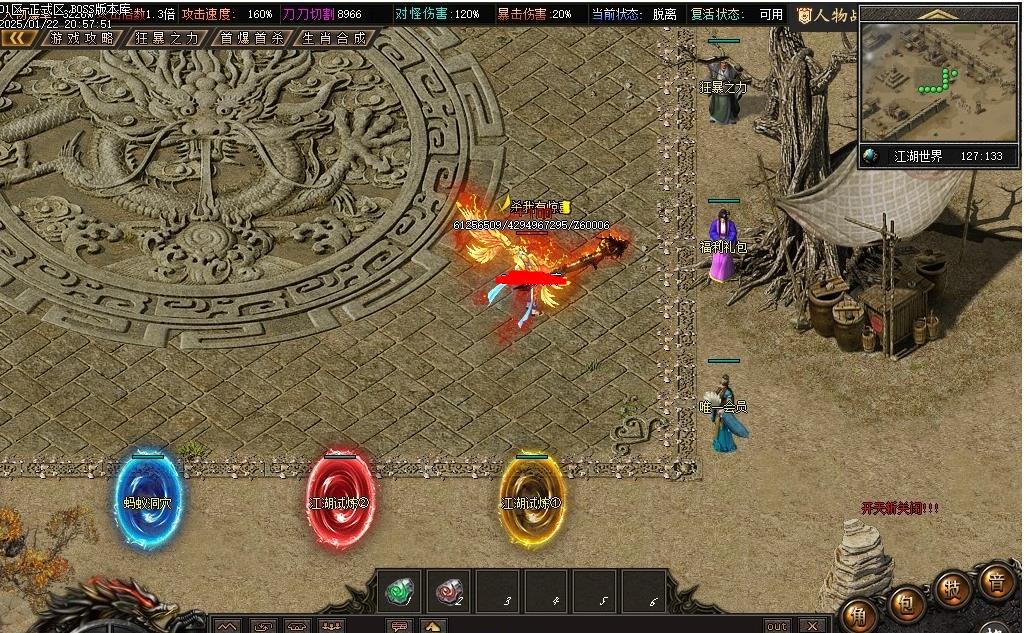Click the group members icon on bottom bar
The width and height of the screenshot is (1029, 633).
coord(330,626)
